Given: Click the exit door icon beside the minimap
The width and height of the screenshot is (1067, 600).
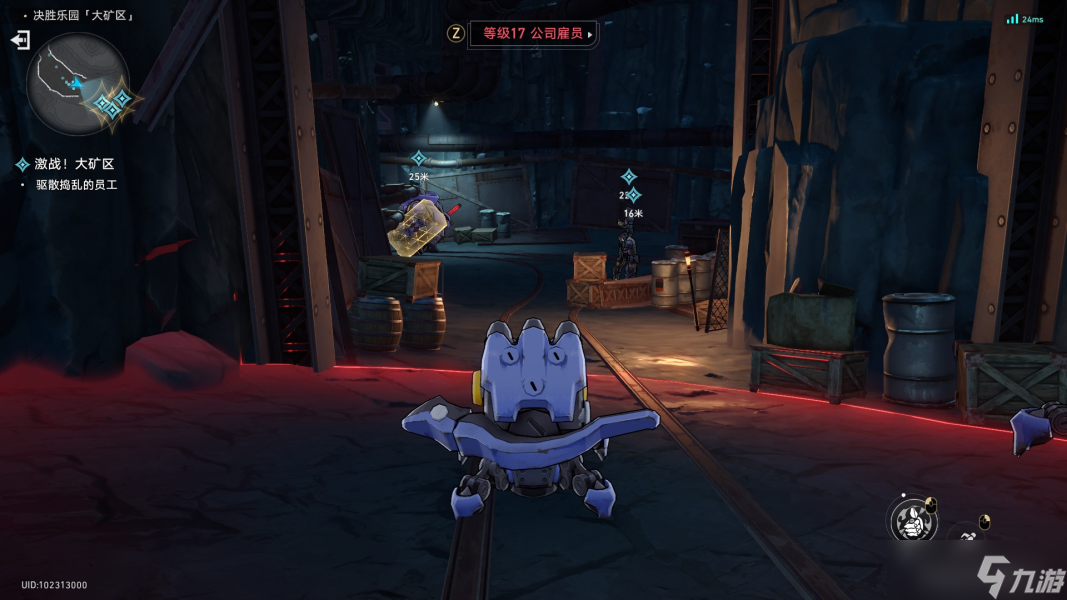Looking at the screenshot, I should (20, 40).
